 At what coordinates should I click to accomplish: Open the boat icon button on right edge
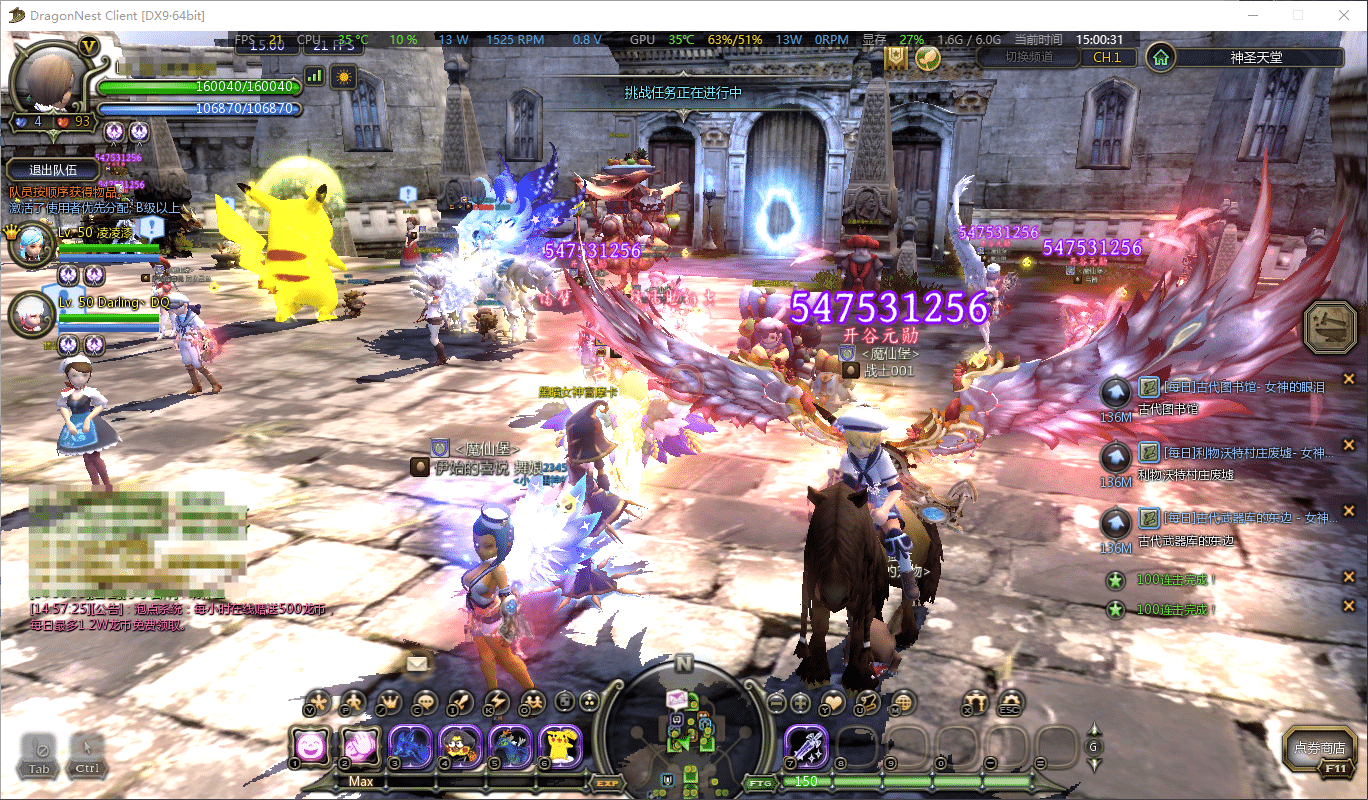tap(1330, 325)
